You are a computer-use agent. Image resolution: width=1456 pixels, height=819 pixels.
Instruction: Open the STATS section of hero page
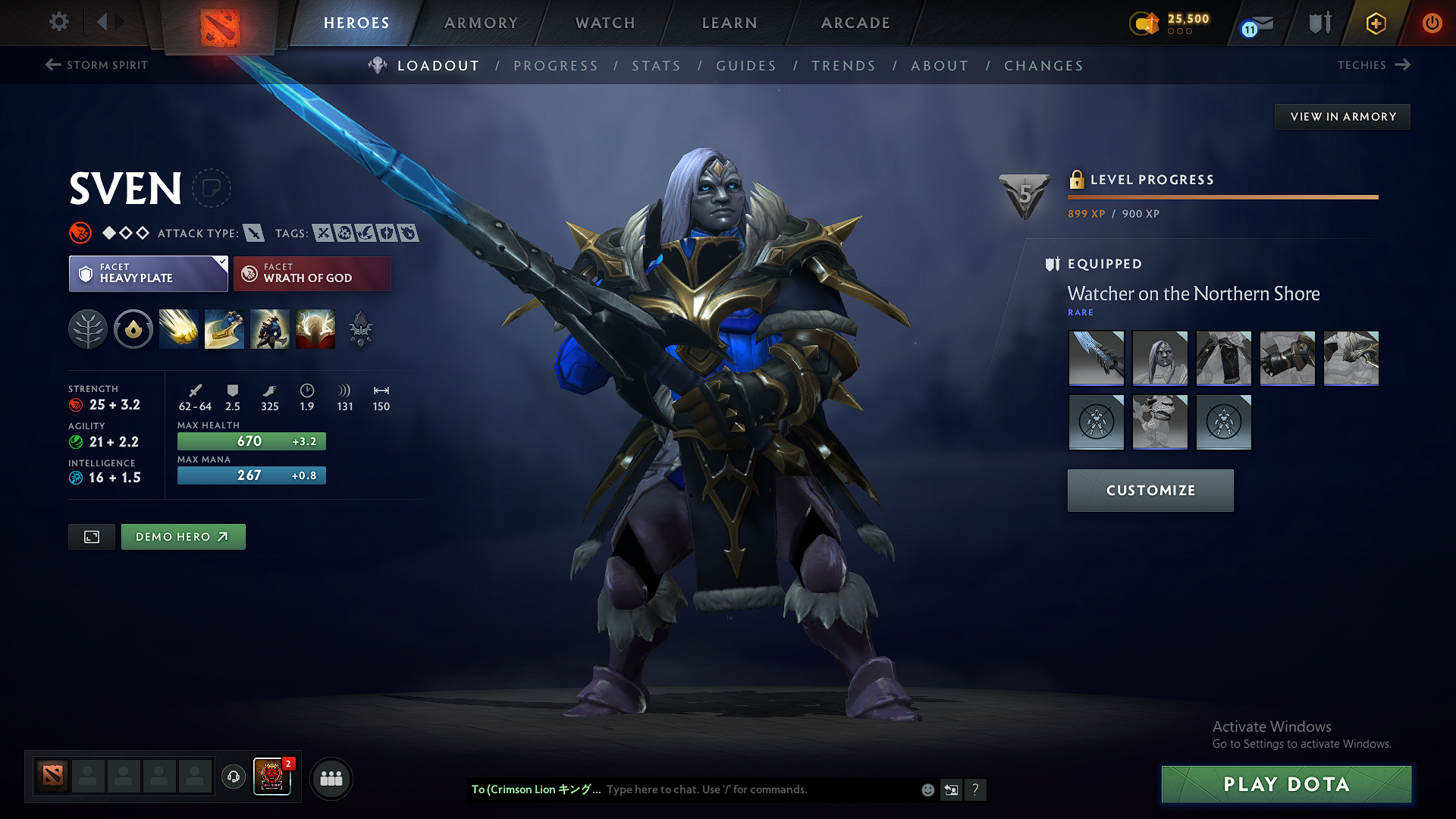pyautogui.click(x=657, y=65)
